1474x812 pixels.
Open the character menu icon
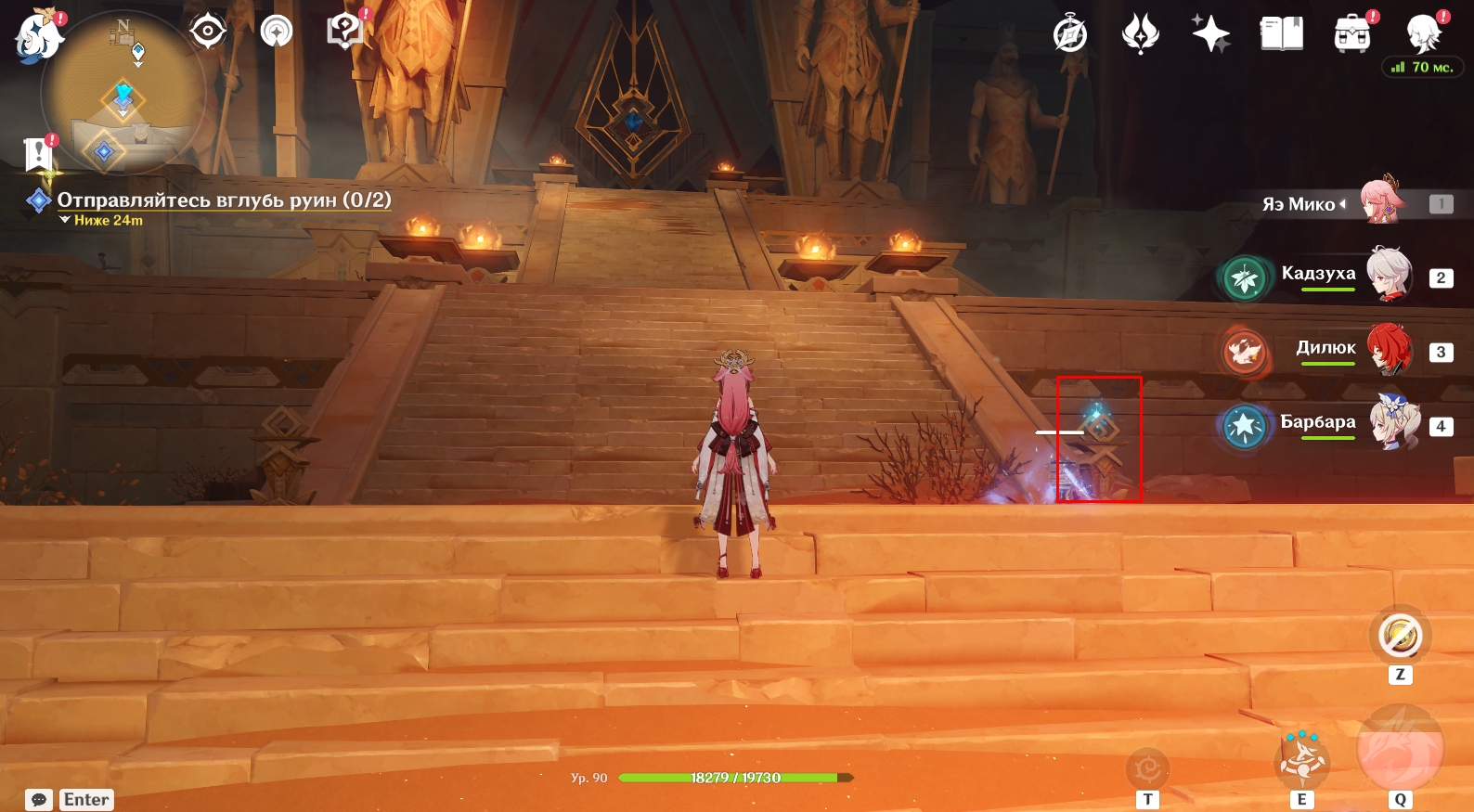[x=1423, y=35]
